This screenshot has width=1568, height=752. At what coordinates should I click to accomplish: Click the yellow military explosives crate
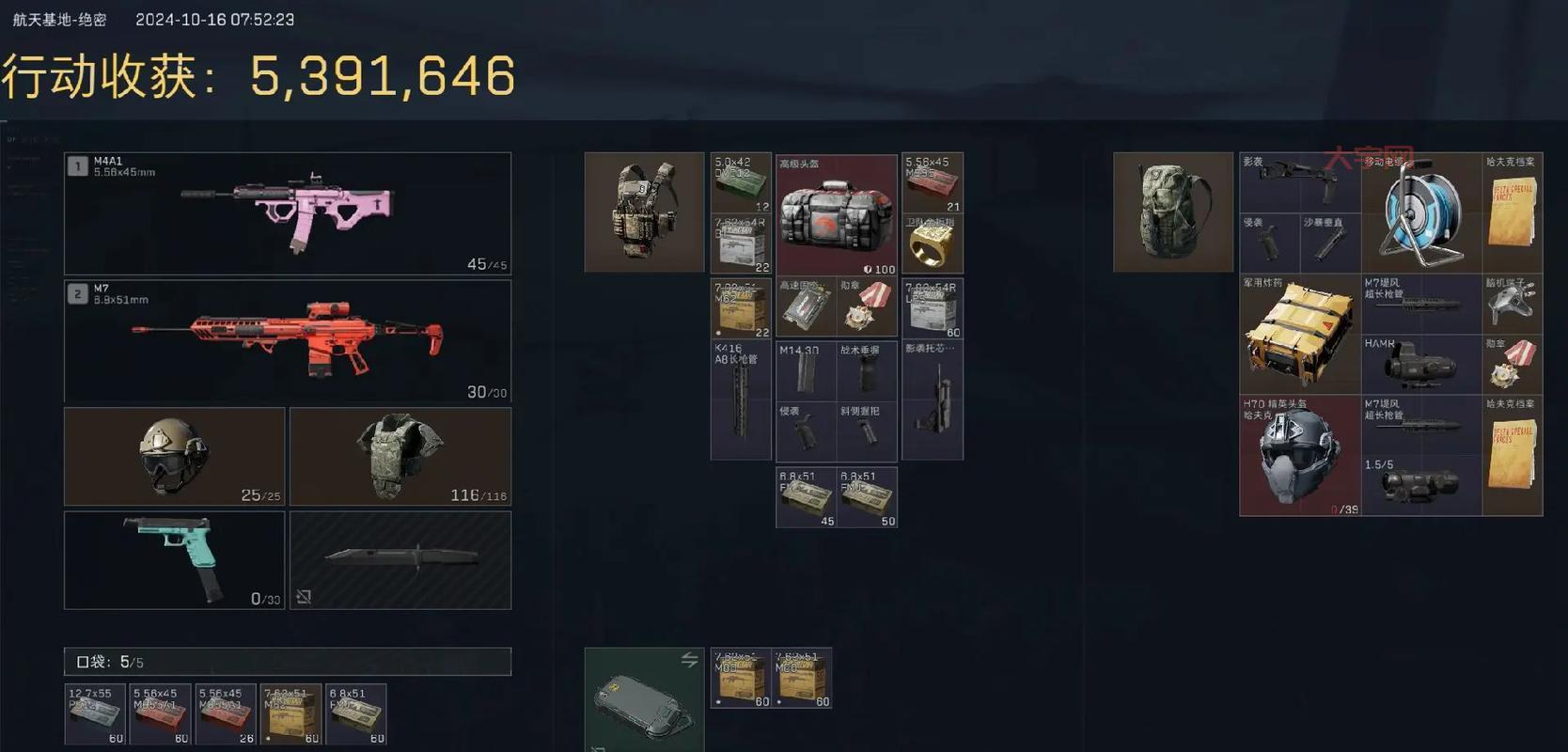point(1299,335)
